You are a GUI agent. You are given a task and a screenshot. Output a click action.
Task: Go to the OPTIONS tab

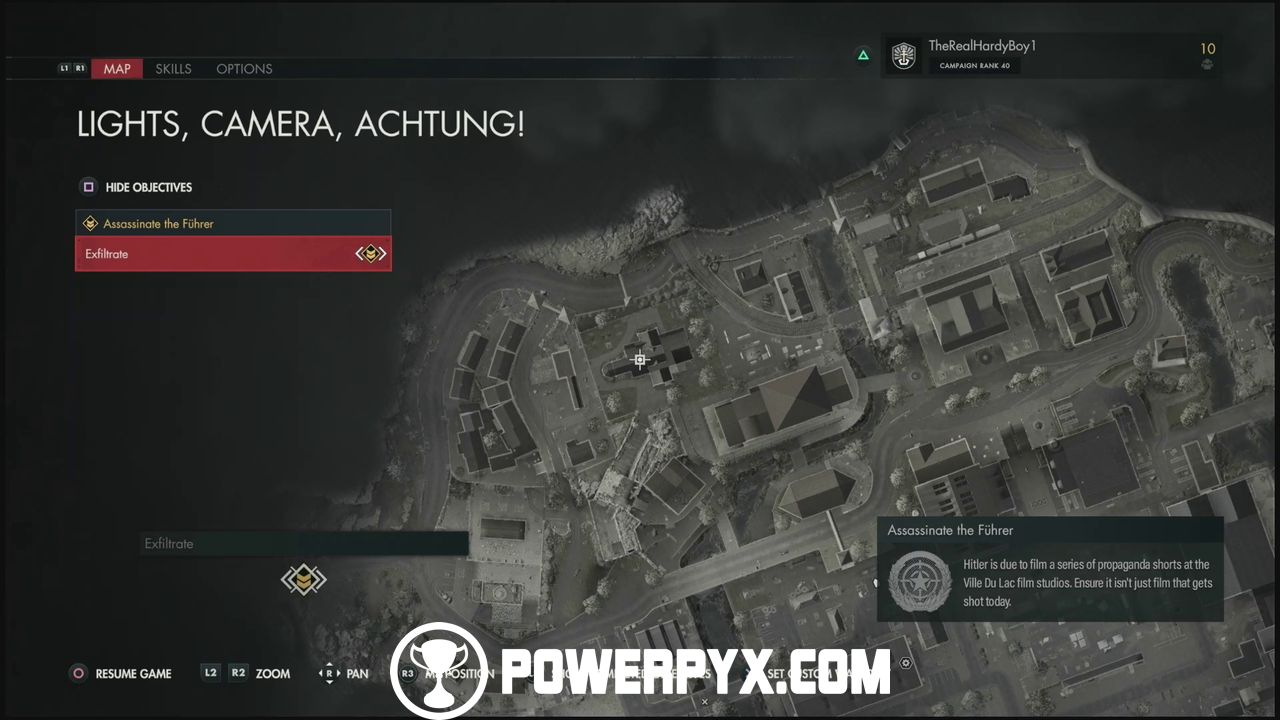tap(244, 69)
